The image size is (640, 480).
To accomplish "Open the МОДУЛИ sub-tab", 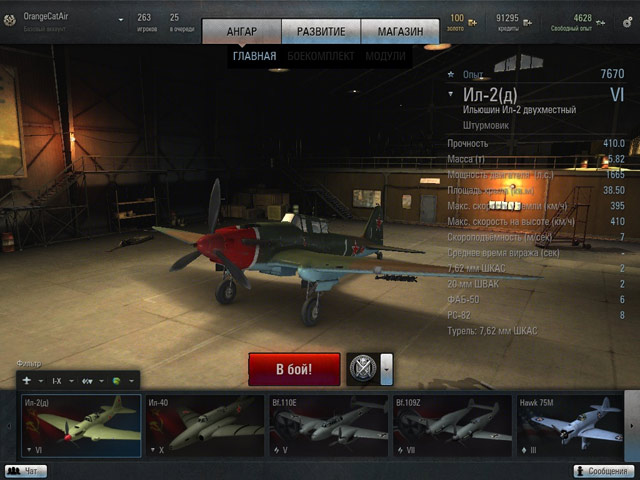I will [x=387, y=56].
